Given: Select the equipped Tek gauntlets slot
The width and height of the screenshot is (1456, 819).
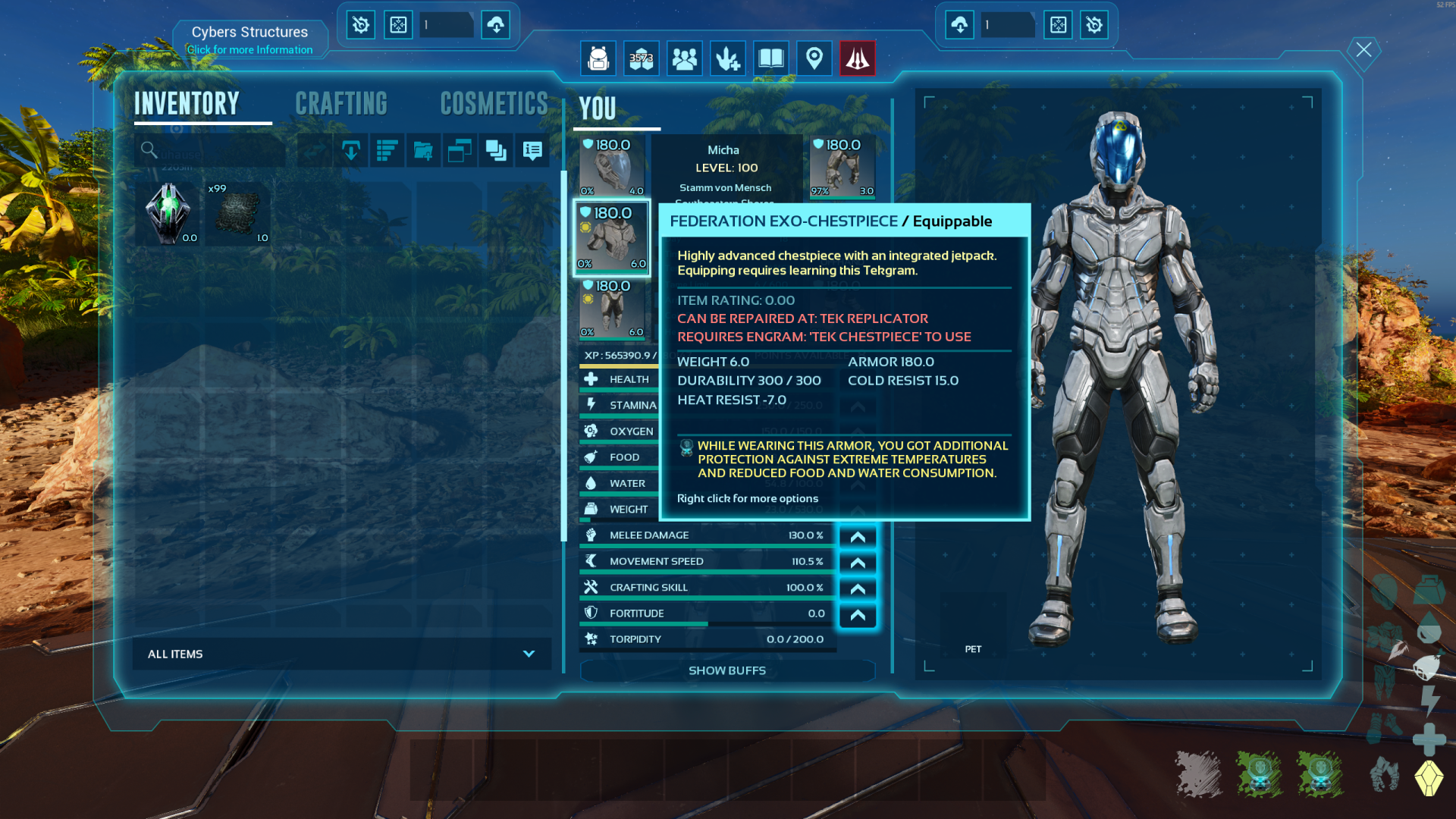Looking at the screenshot, I should click(843, 167).
